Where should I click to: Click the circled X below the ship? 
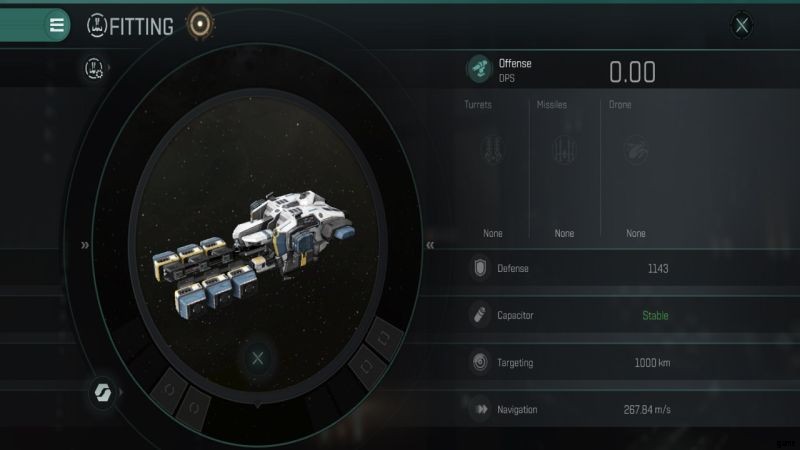[x=258, y=358]
